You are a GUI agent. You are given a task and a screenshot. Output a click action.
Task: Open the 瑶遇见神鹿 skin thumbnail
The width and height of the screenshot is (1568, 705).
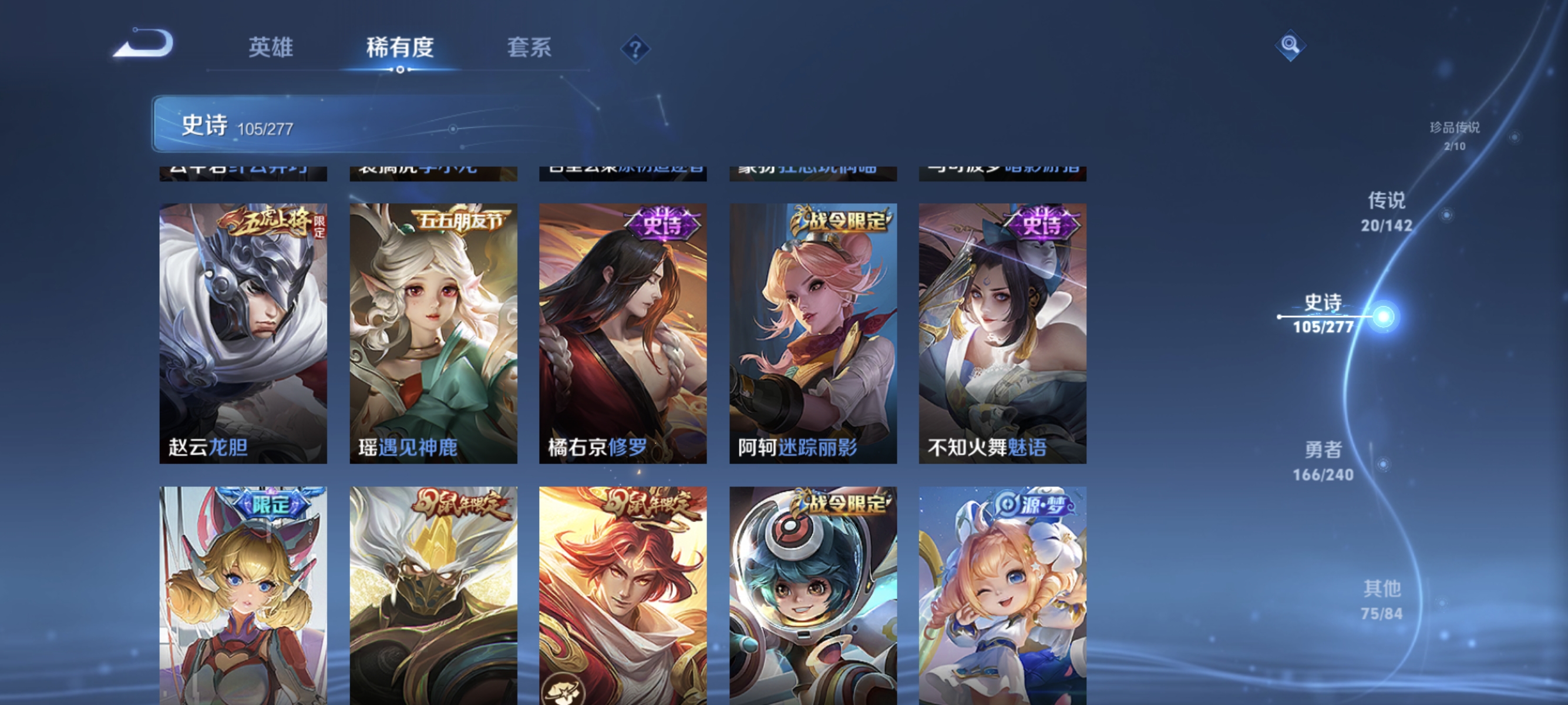(433, 332)
